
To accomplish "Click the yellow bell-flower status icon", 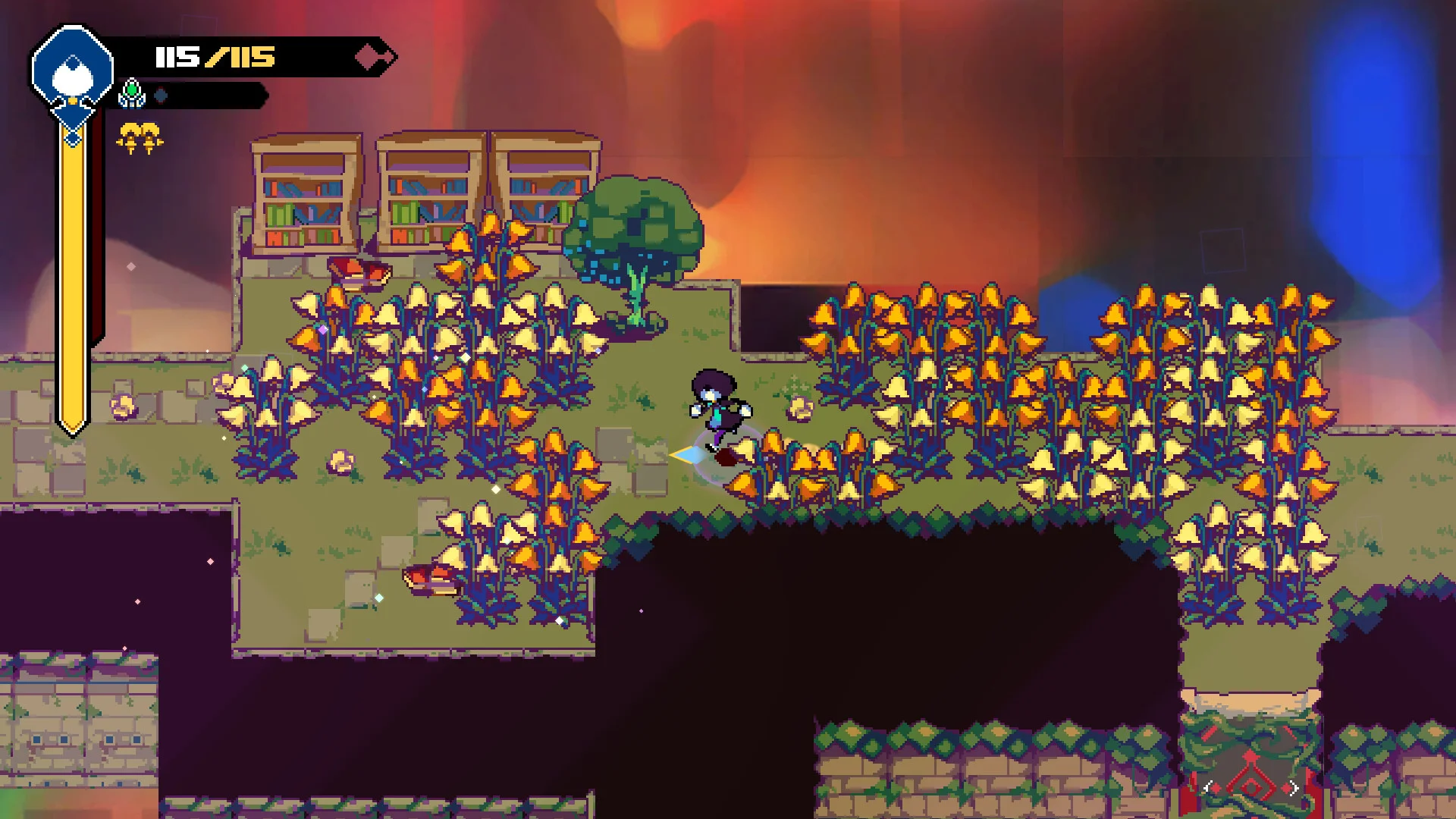I will click(140, 138).
